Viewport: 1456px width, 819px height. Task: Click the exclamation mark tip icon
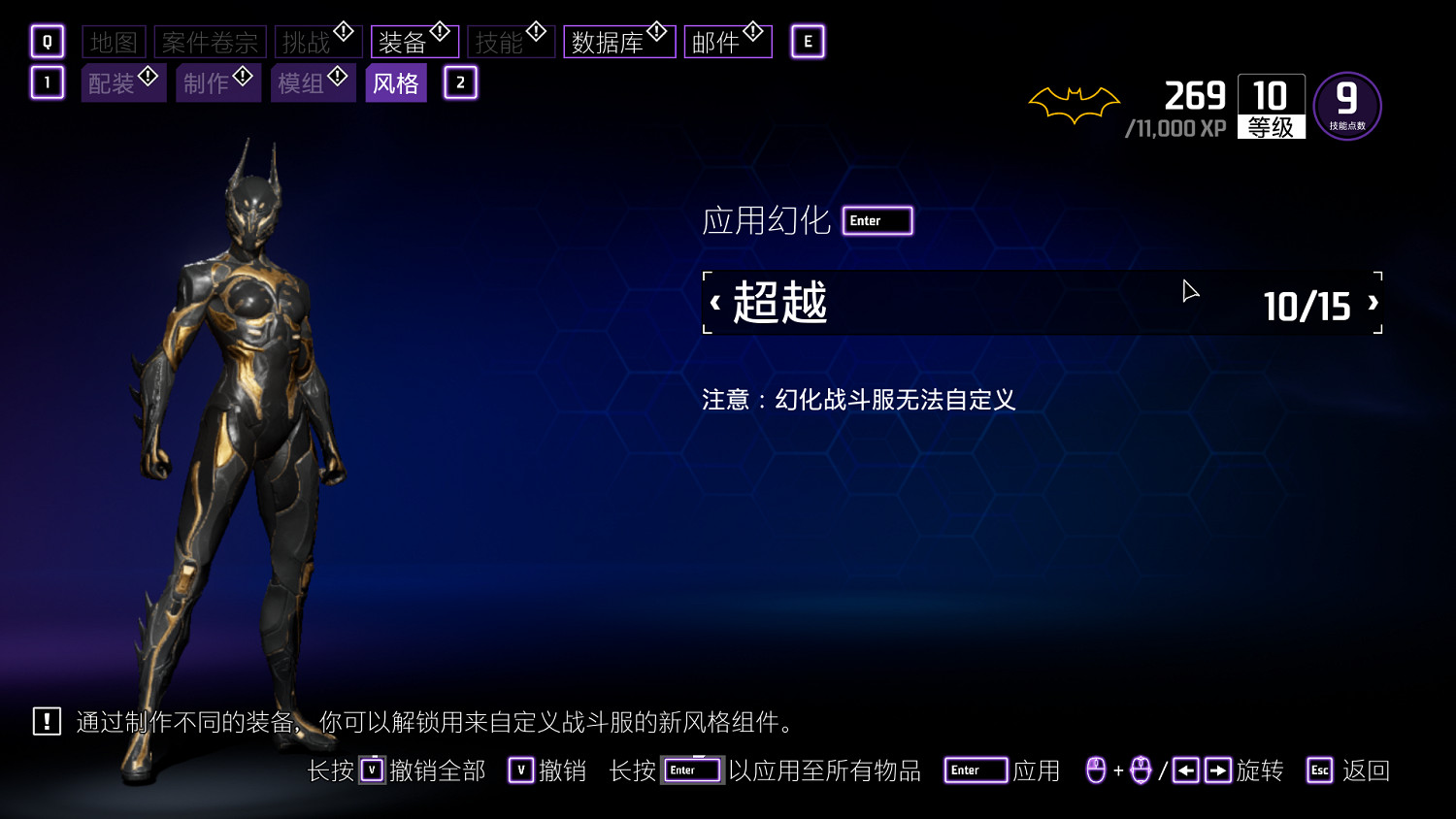coord(46,721)
